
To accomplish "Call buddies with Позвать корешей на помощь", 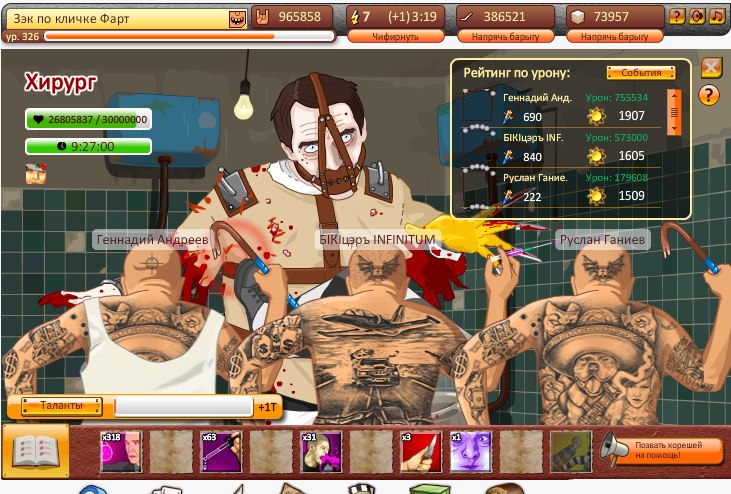I will [662, 451].
